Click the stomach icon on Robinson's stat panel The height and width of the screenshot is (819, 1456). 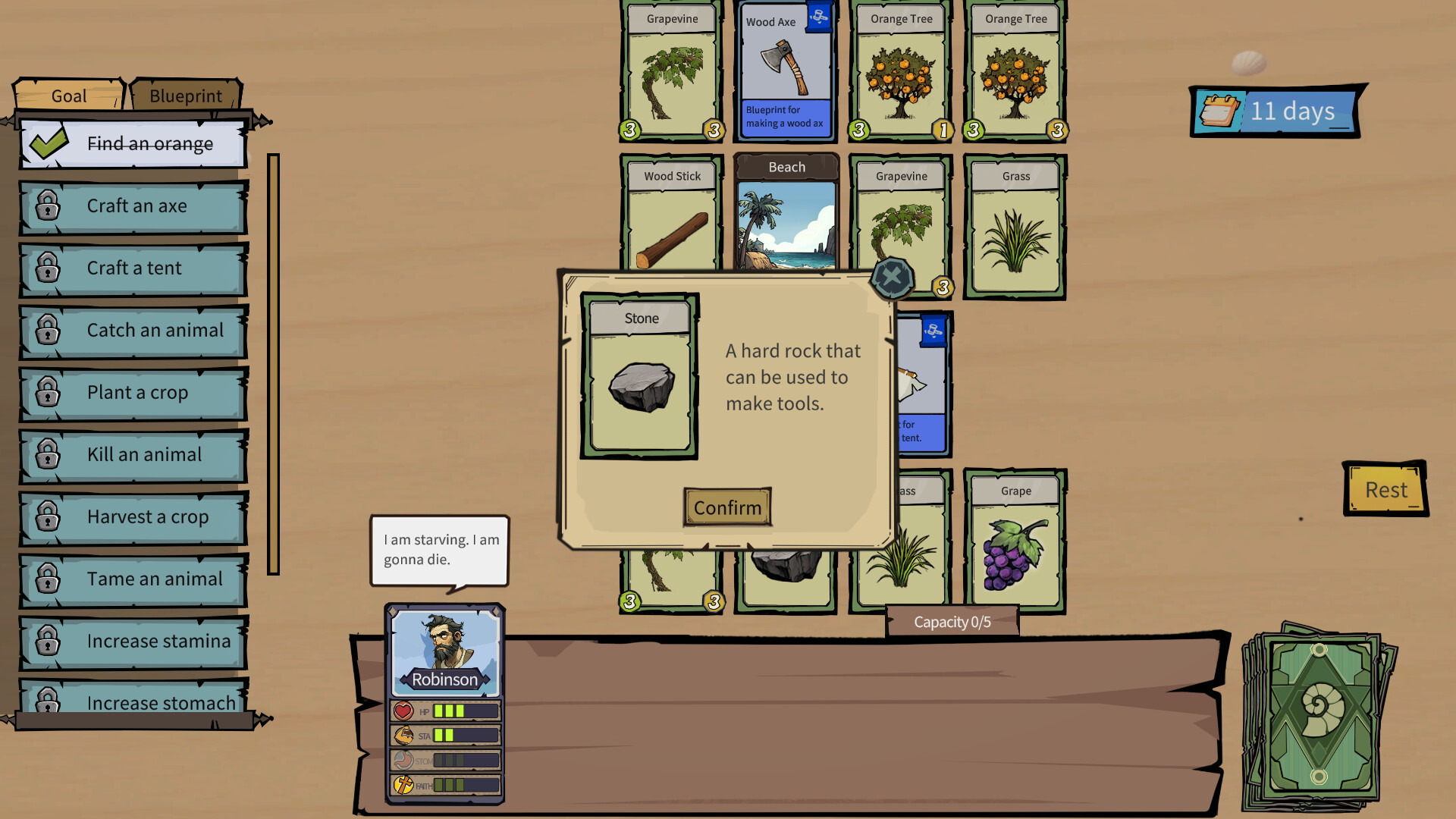click(401, 760)
